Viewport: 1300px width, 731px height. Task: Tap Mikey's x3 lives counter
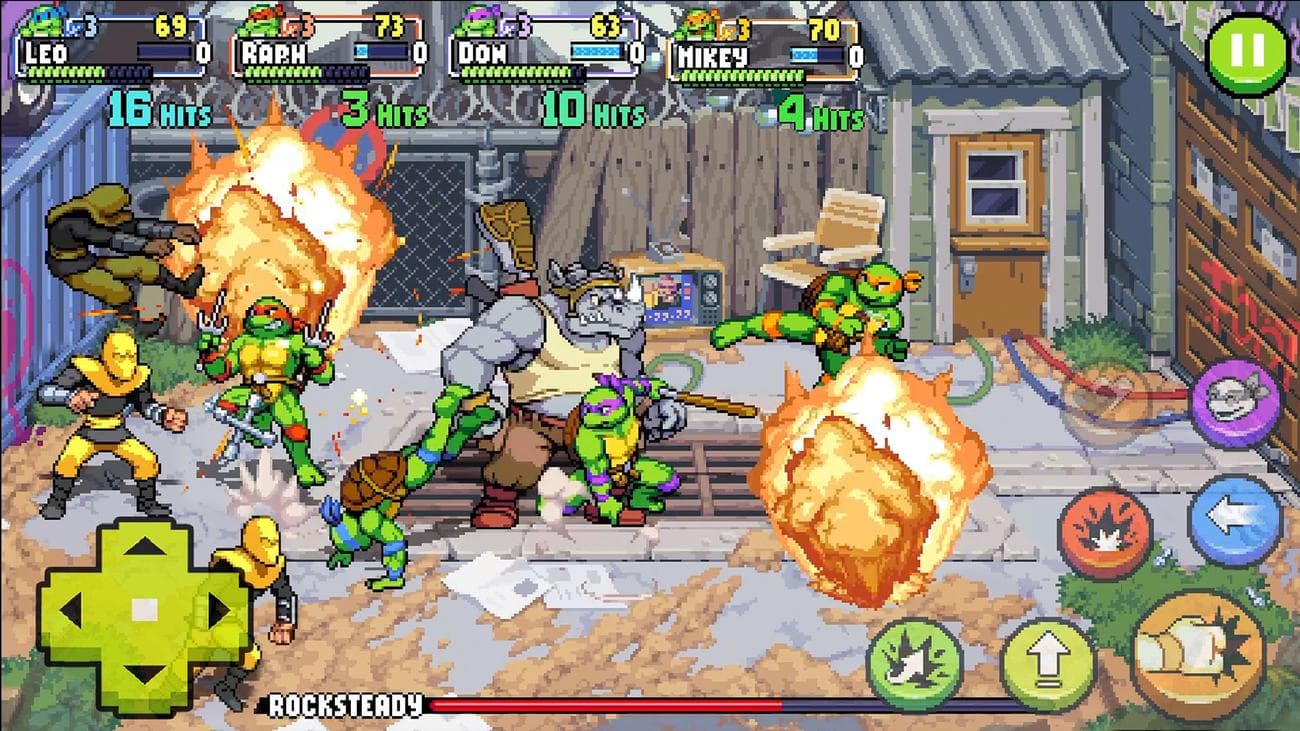735,30
